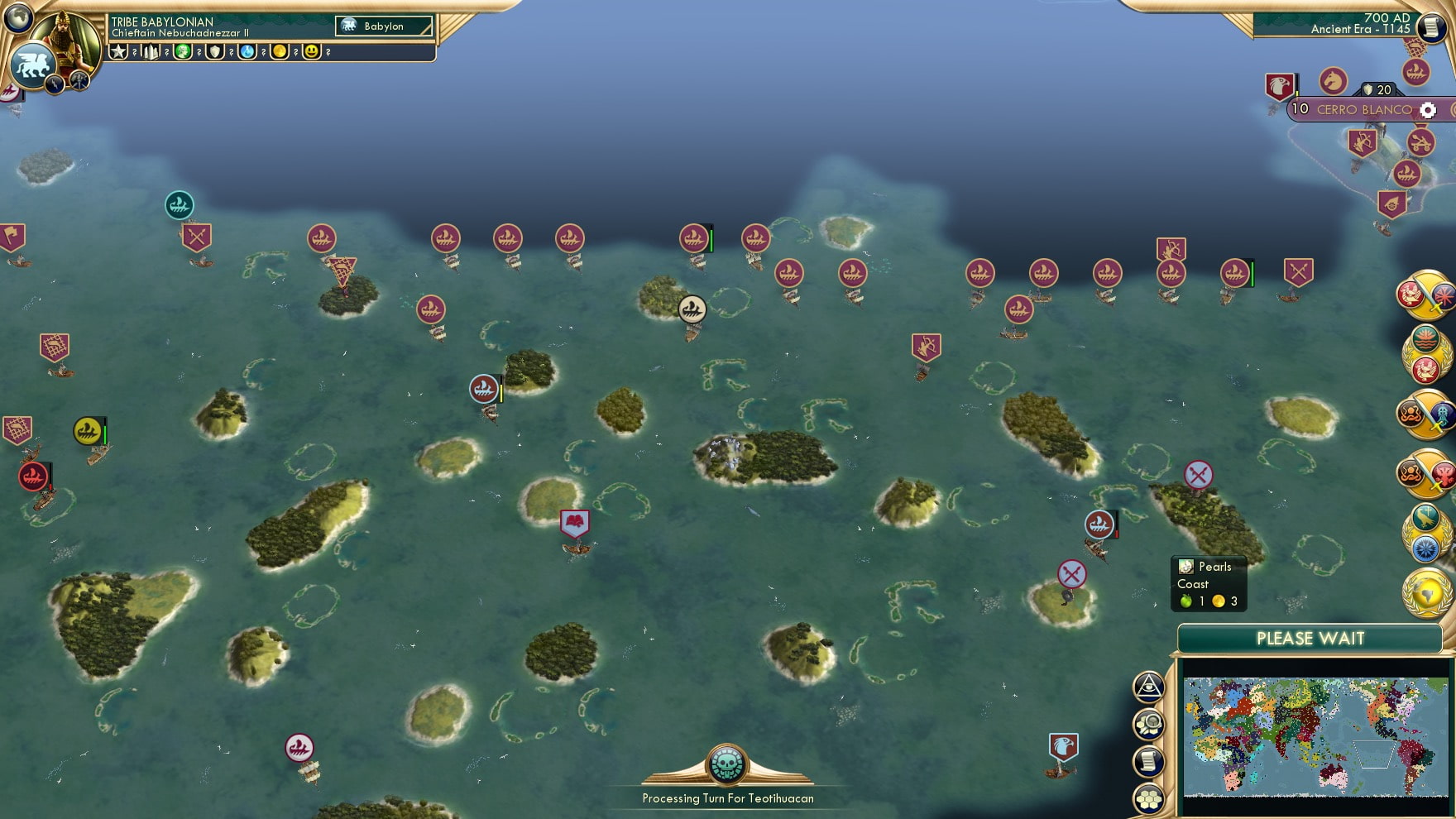Open the Cerro Blanco gear options

[x=1427, y=108]
